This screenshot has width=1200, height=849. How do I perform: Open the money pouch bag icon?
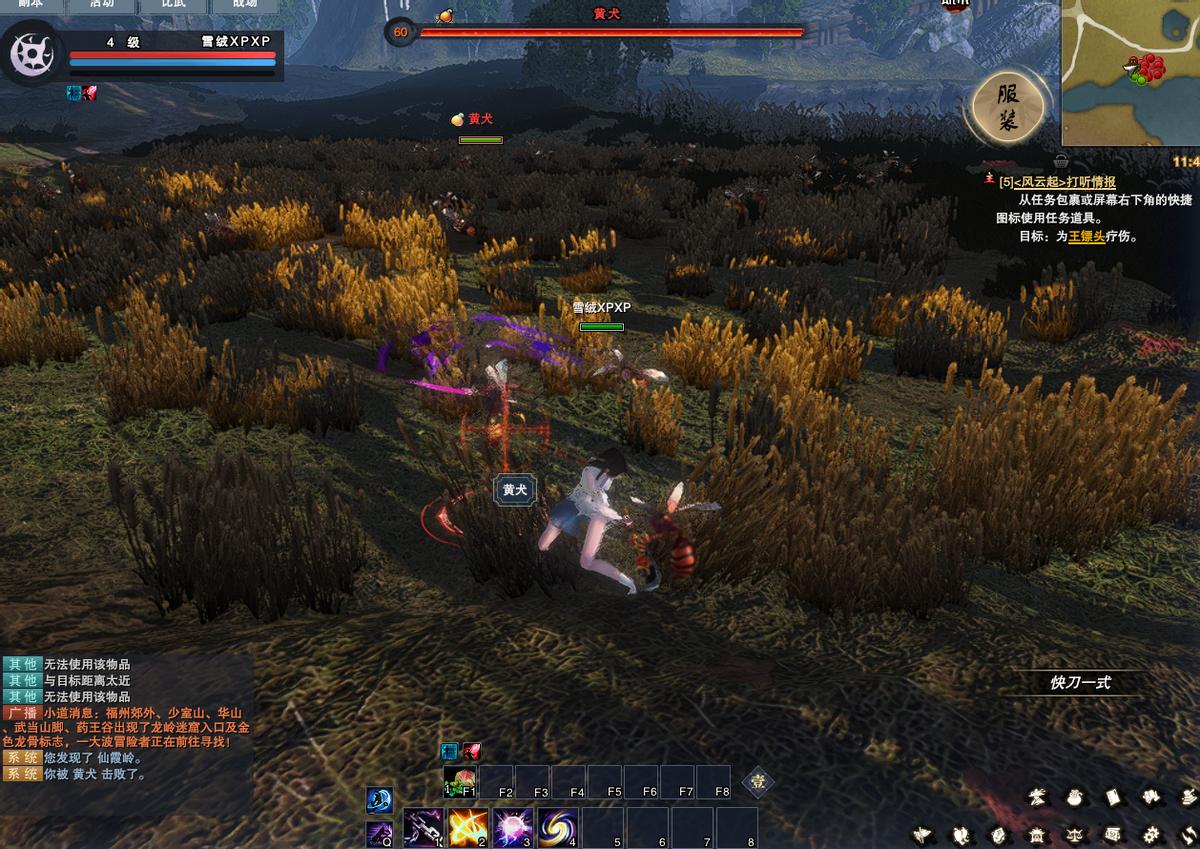point(1075,797)
